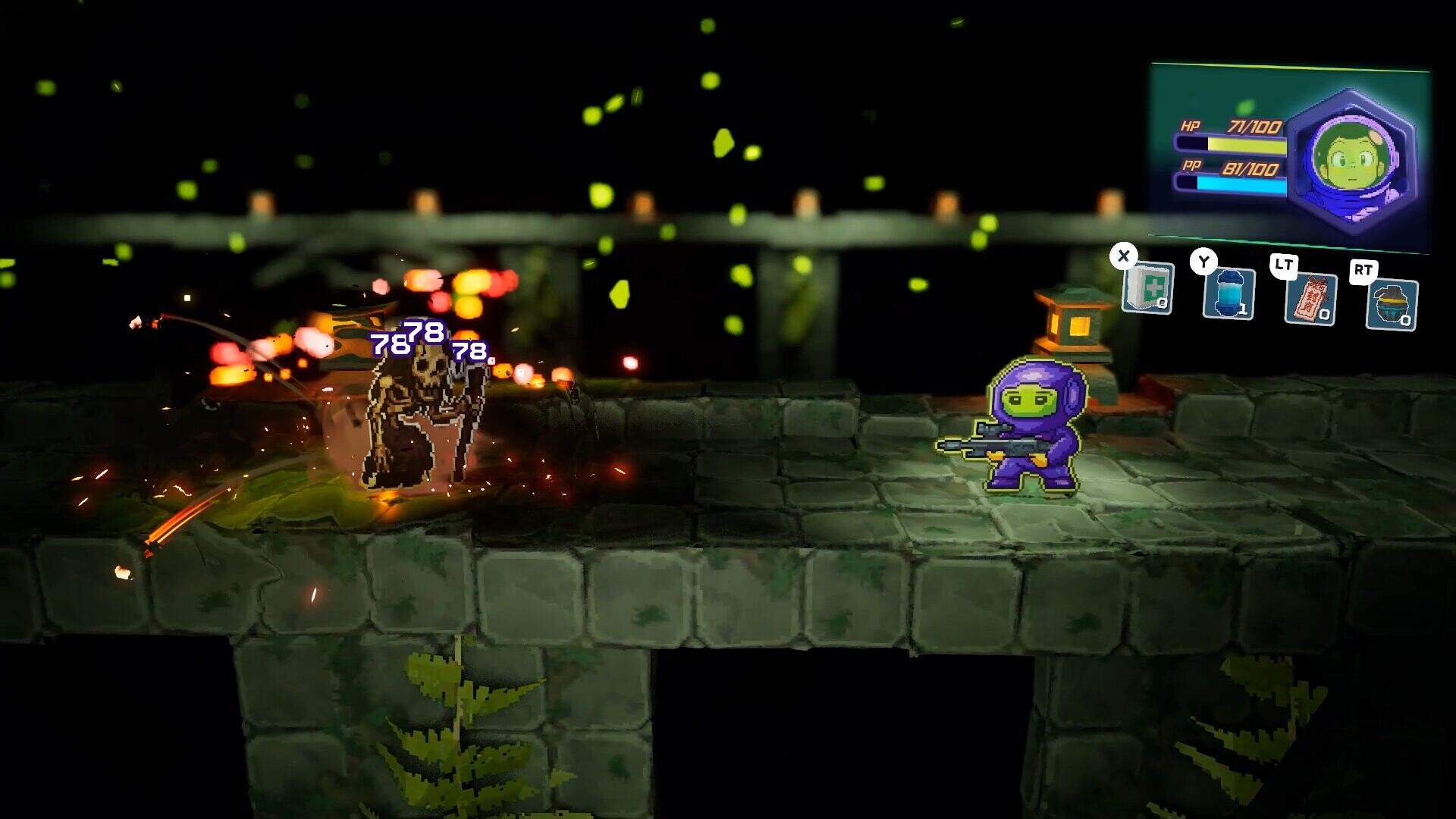
Task: Select the blue energy capsule item slot
Action: 1228,292
